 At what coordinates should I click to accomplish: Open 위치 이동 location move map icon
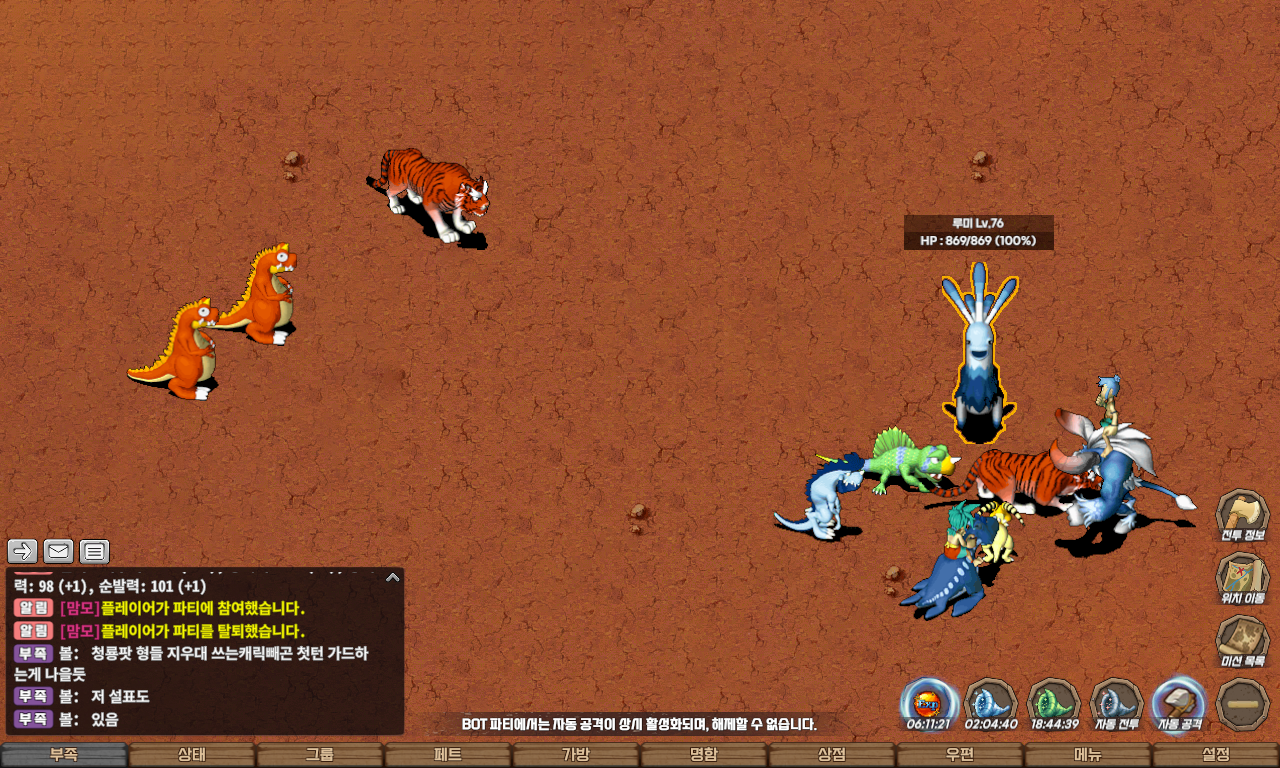(1242, 578)
